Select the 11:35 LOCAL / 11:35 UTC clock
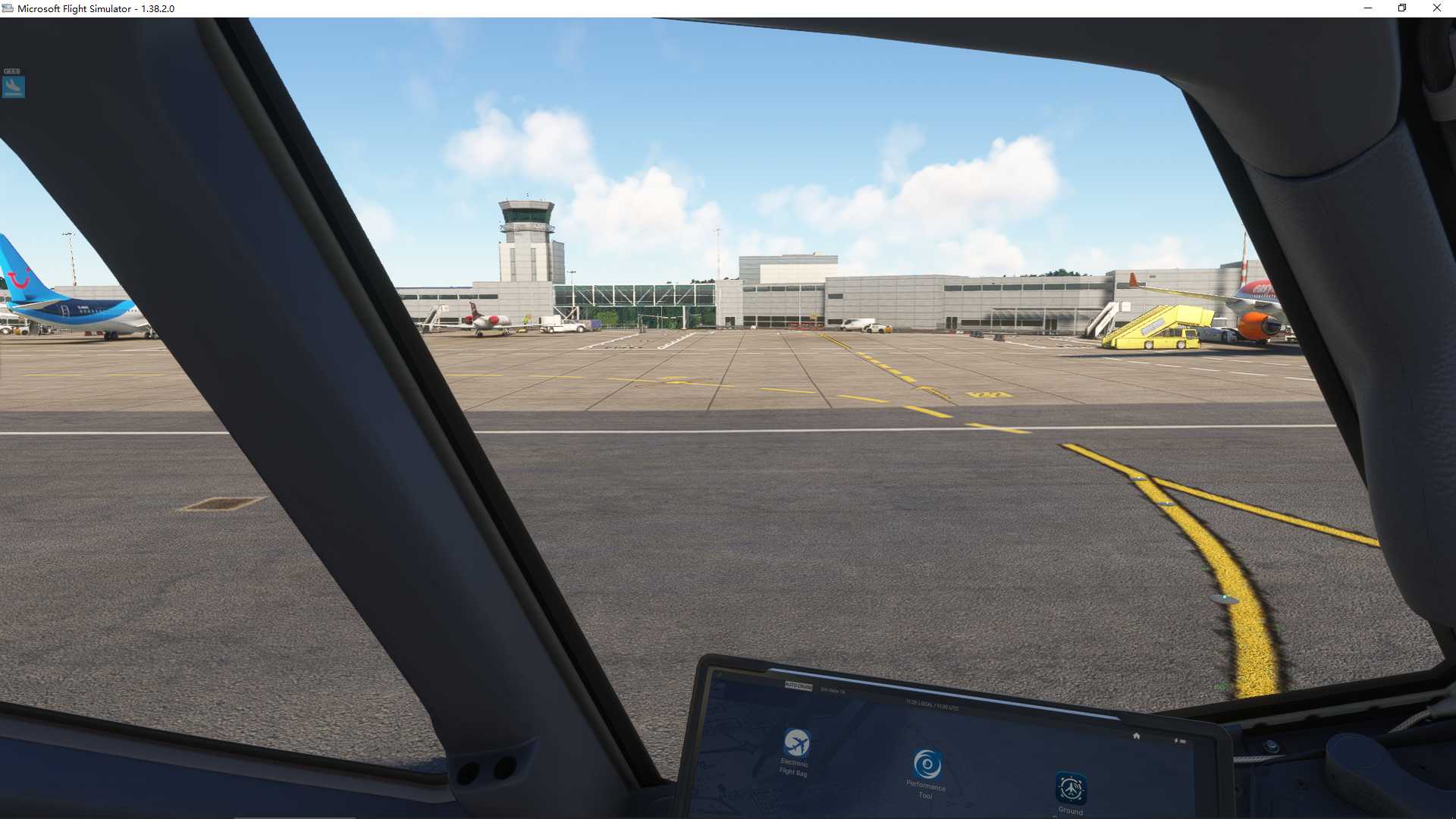This screenshot has height=819, width=1456. 930,704
